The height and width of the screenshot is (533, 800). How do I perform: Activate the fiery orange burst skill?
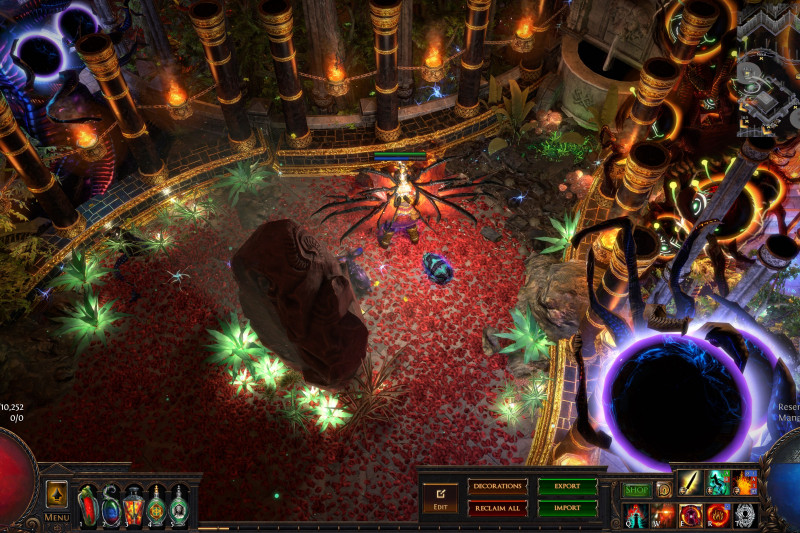pos(745,484)
